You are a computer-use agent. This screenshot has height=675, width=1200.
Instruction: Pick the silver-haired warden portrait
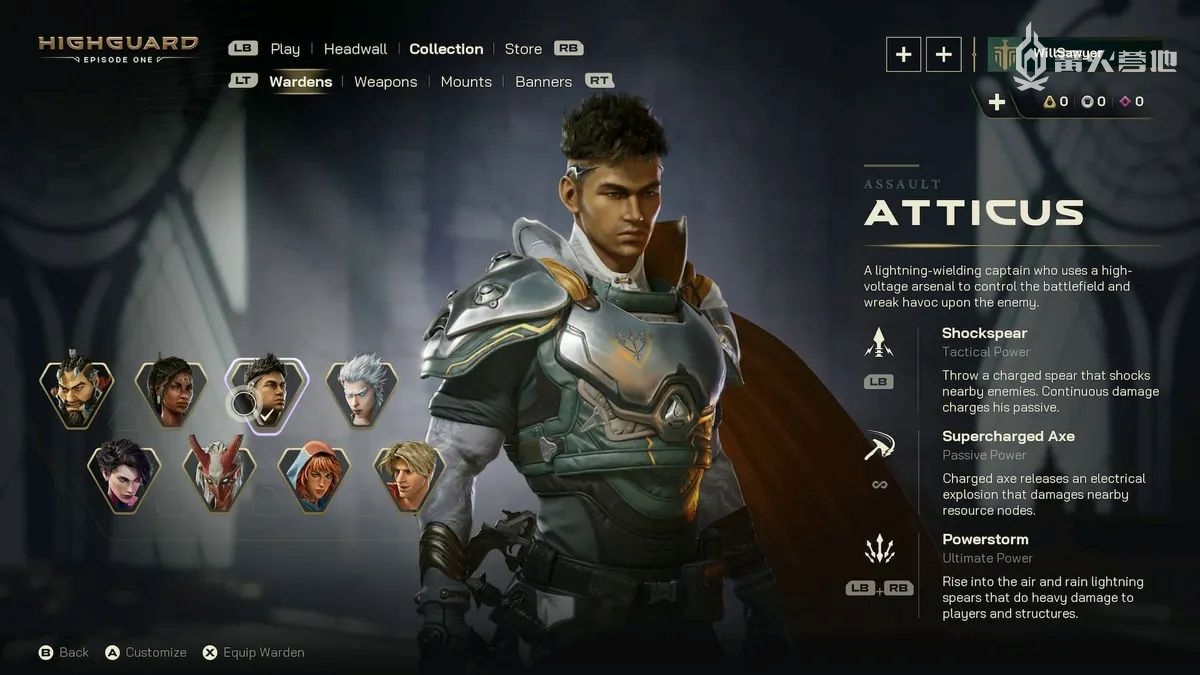pyautogui.click(x=361, y=390)
